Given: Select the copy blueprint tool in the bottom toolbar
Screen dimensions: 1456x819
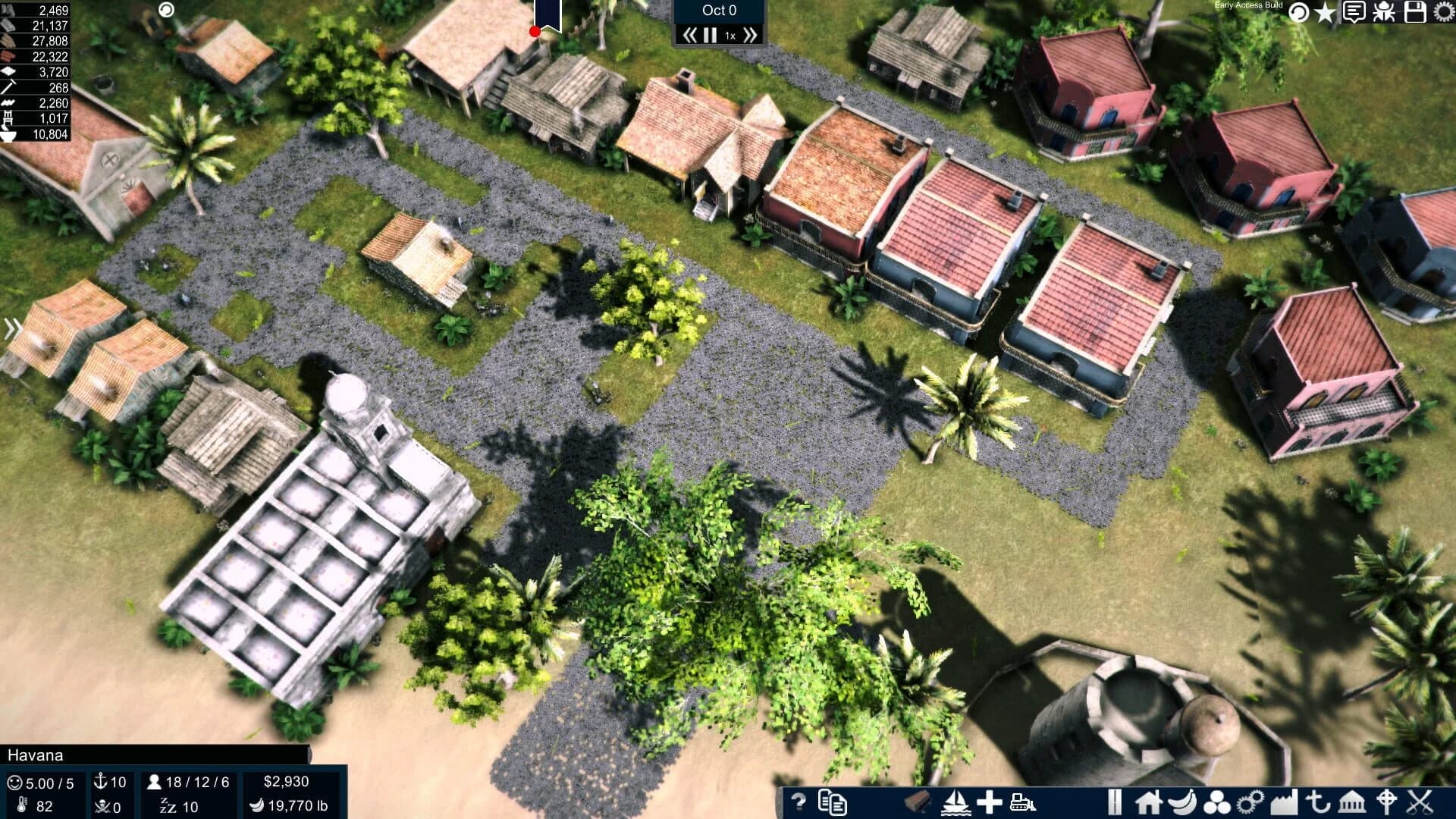Looking at the screenshot, I should click(833, 802).
